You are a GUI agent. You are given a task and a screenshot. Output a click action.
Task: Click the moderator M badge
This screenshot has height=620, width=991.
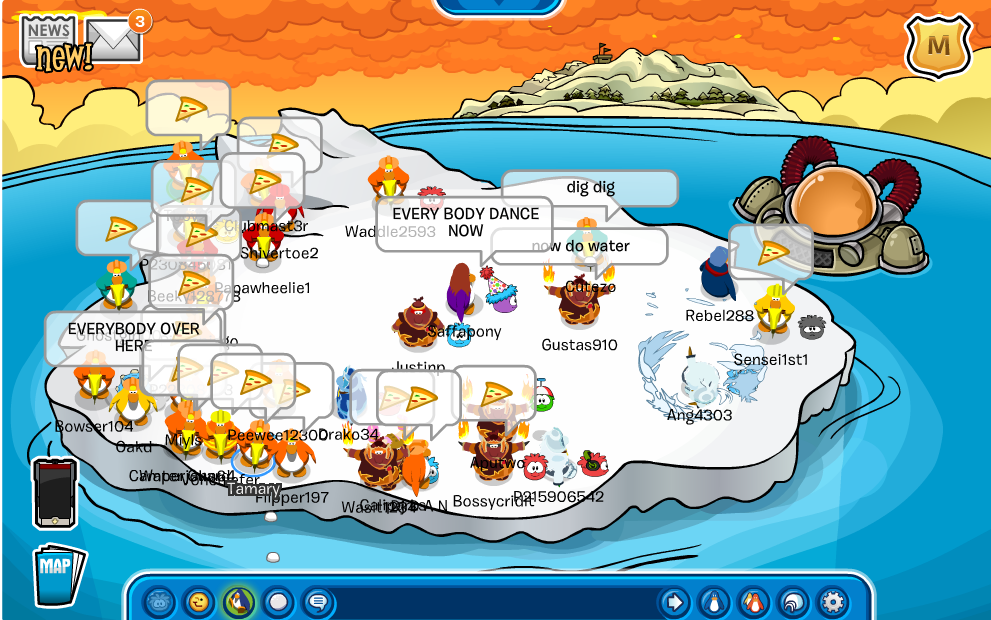point(938,45)
